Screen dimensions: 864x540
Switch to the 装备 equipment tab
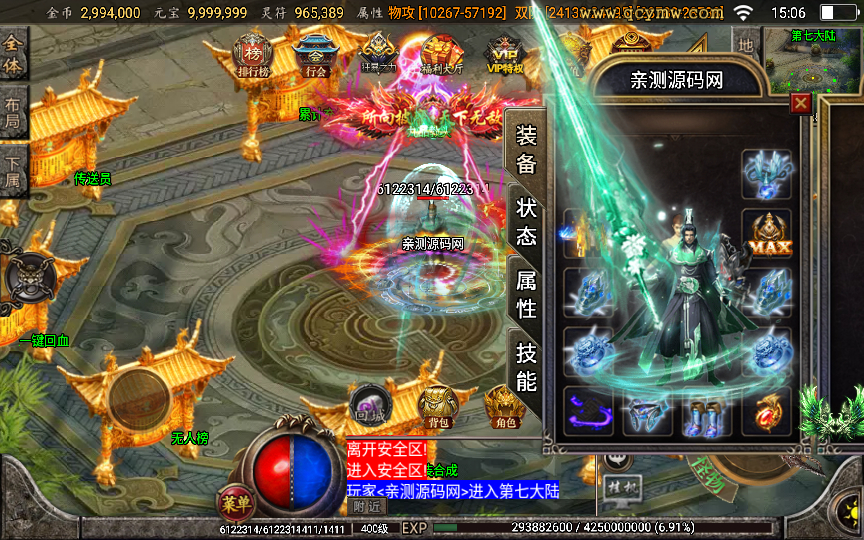click(x=526, y=151)
